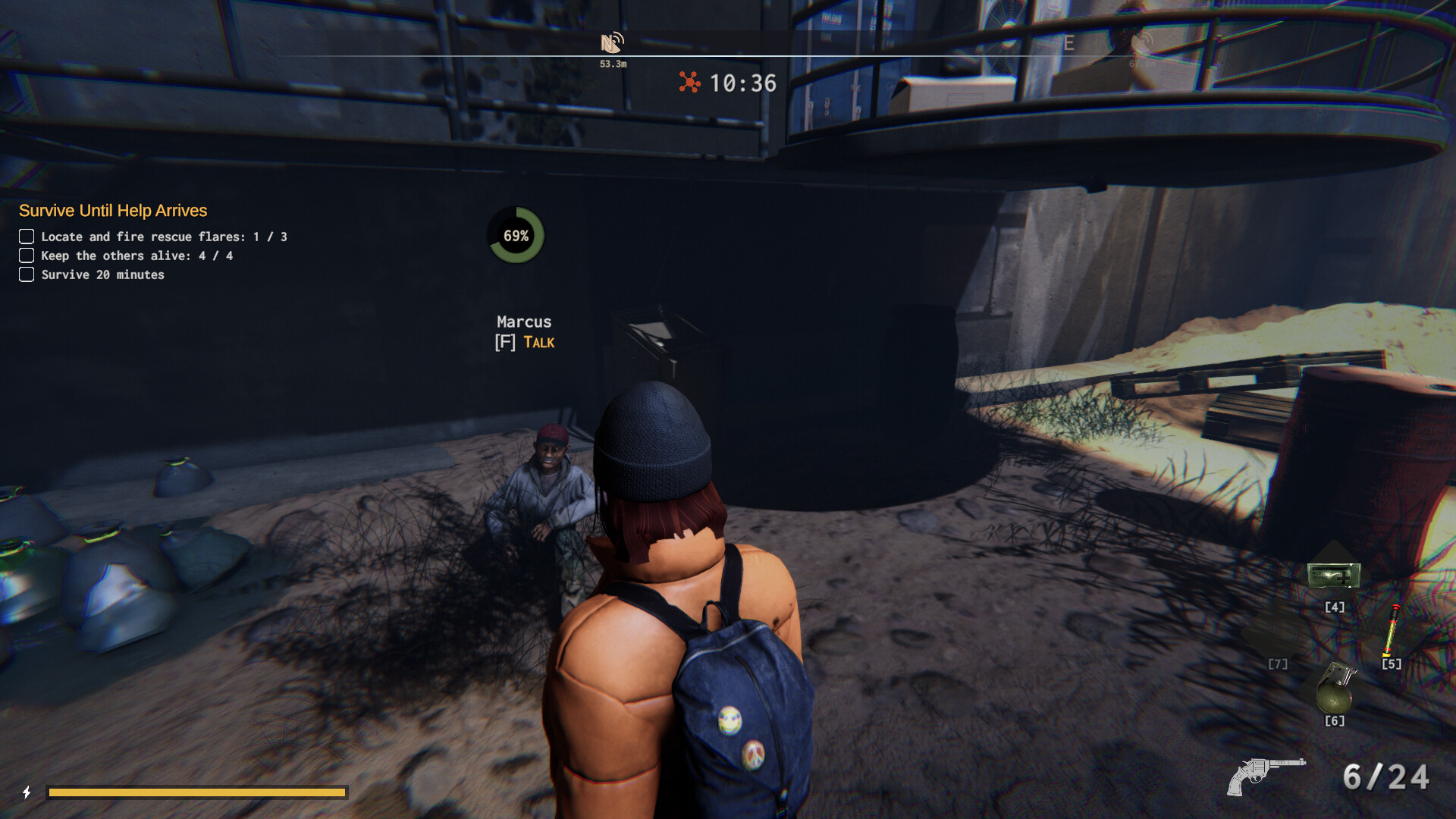
Task: Click the signal marker on the compass
Action: tap(612, 42)
